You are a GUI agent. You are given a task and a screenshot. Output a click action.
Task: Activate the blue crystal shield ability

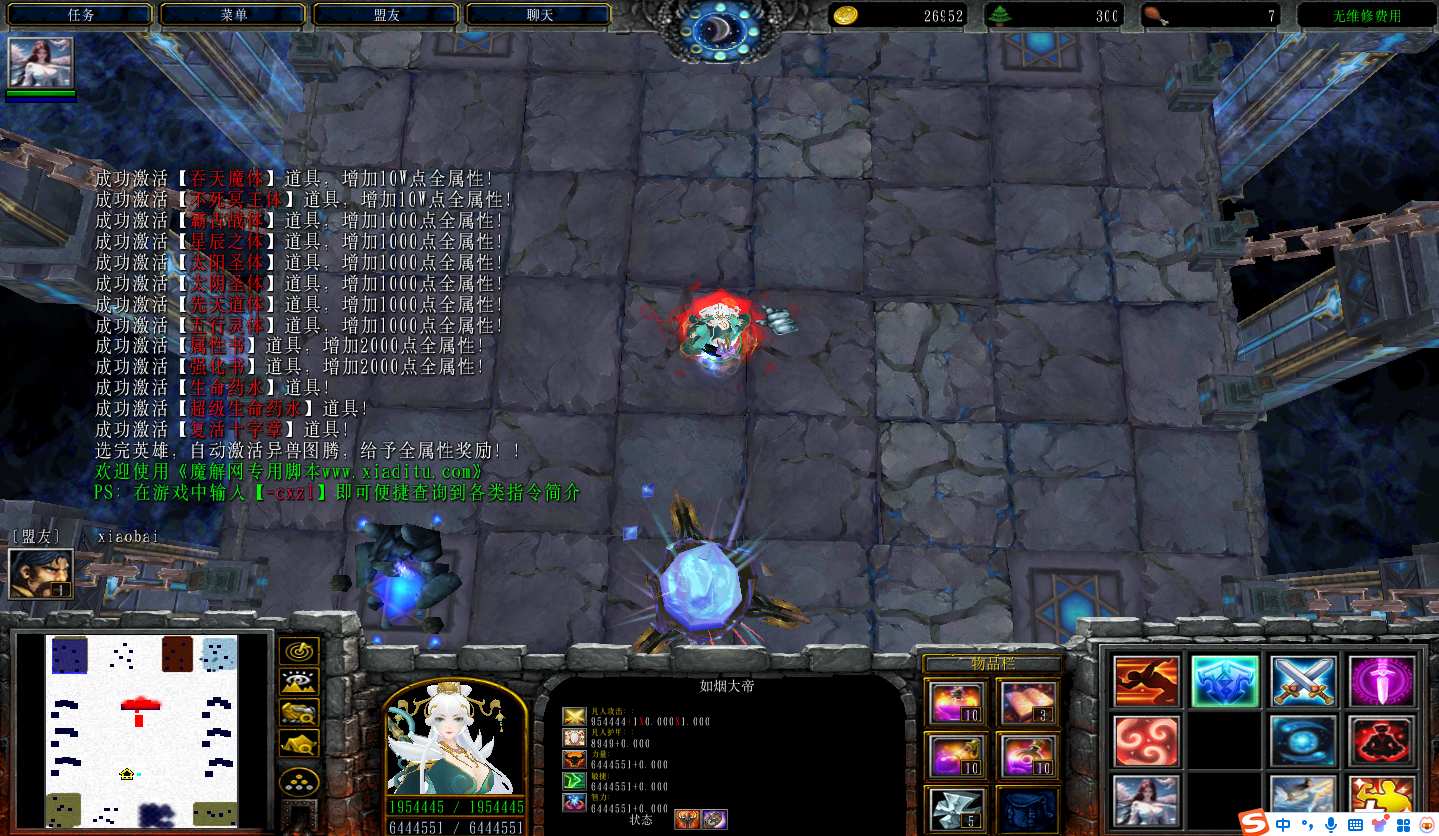click(1224, 681)
